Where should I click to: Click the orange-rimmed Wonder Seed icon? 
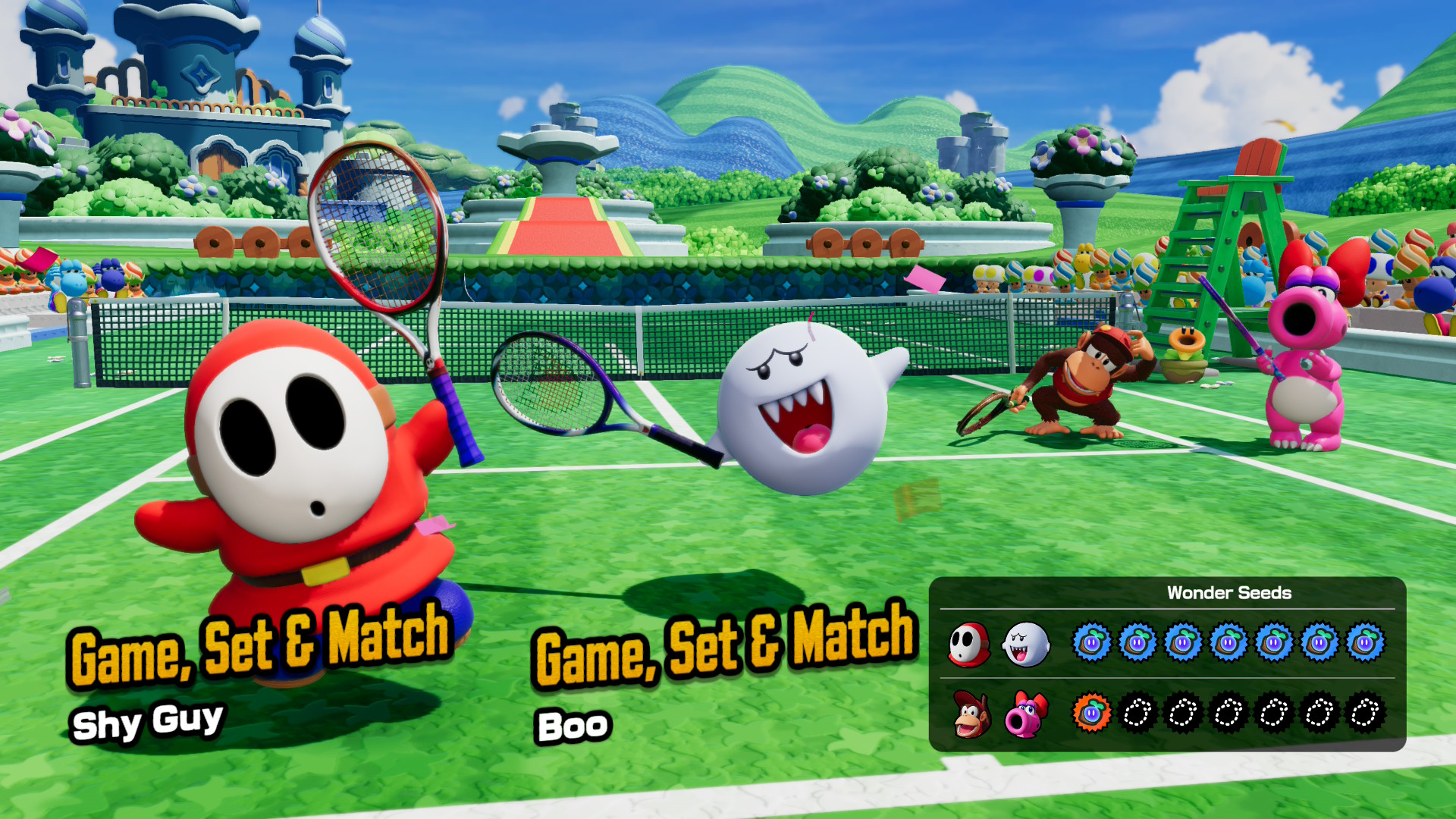(x=1091, y=714)
